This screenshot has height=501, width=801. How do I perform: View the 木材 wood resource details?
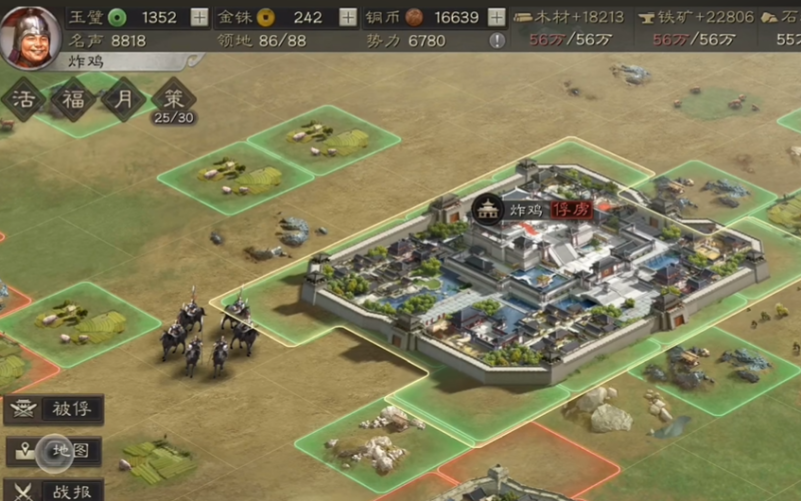(568, 17)
